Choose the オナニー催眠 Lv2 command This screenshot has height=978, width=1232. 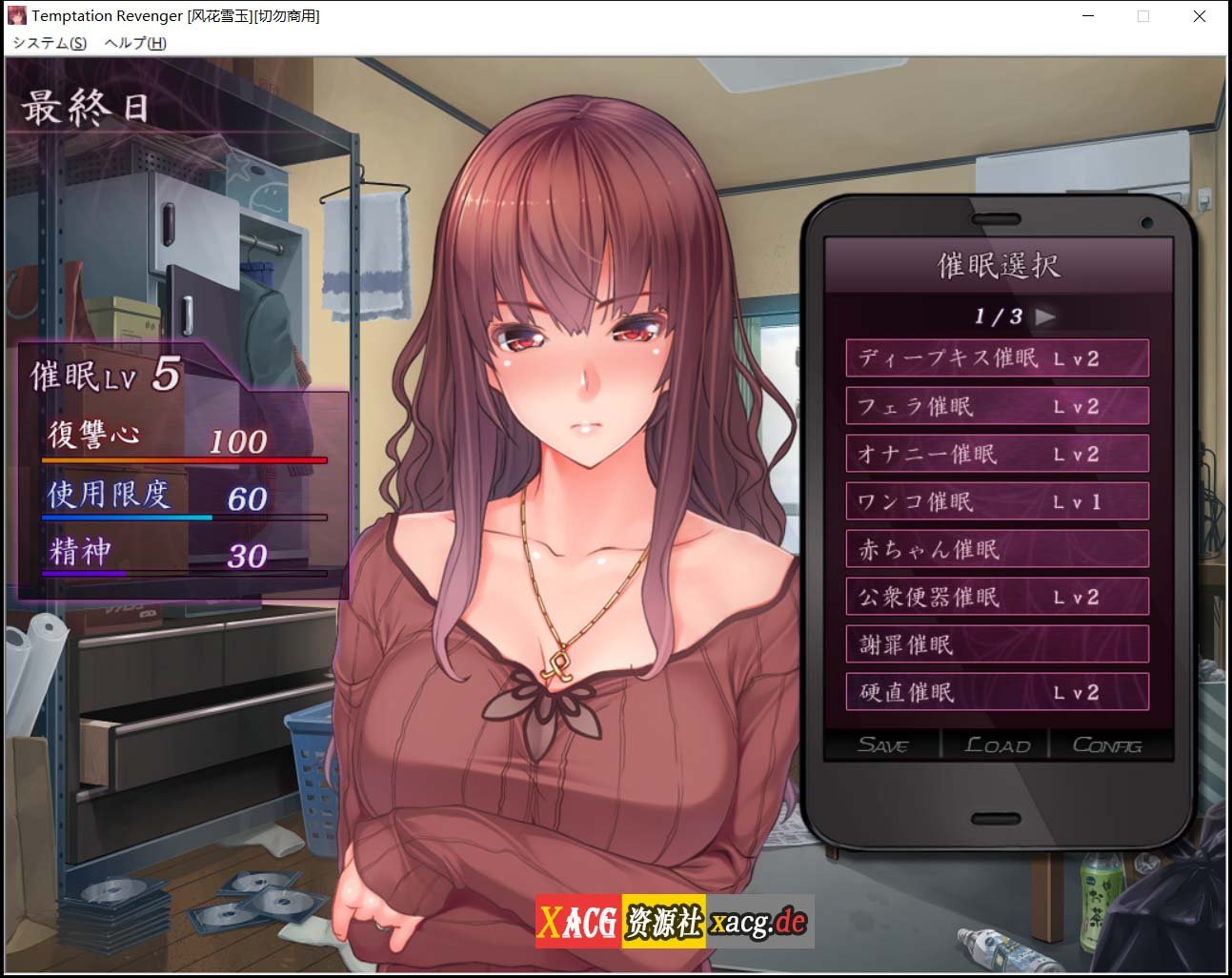[997, 454]
